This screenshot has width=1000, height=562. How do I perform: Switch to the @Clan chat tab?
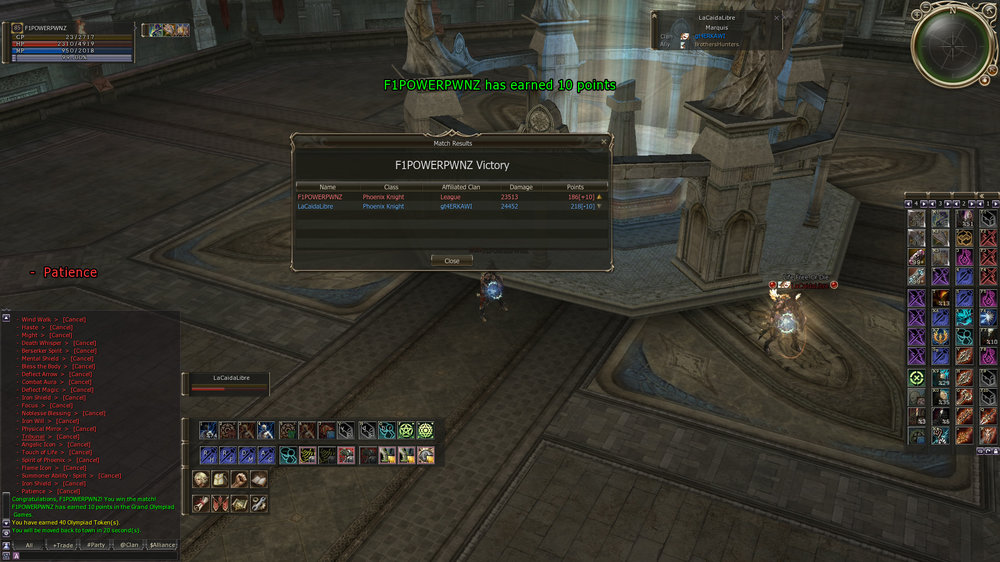[129, 545]
